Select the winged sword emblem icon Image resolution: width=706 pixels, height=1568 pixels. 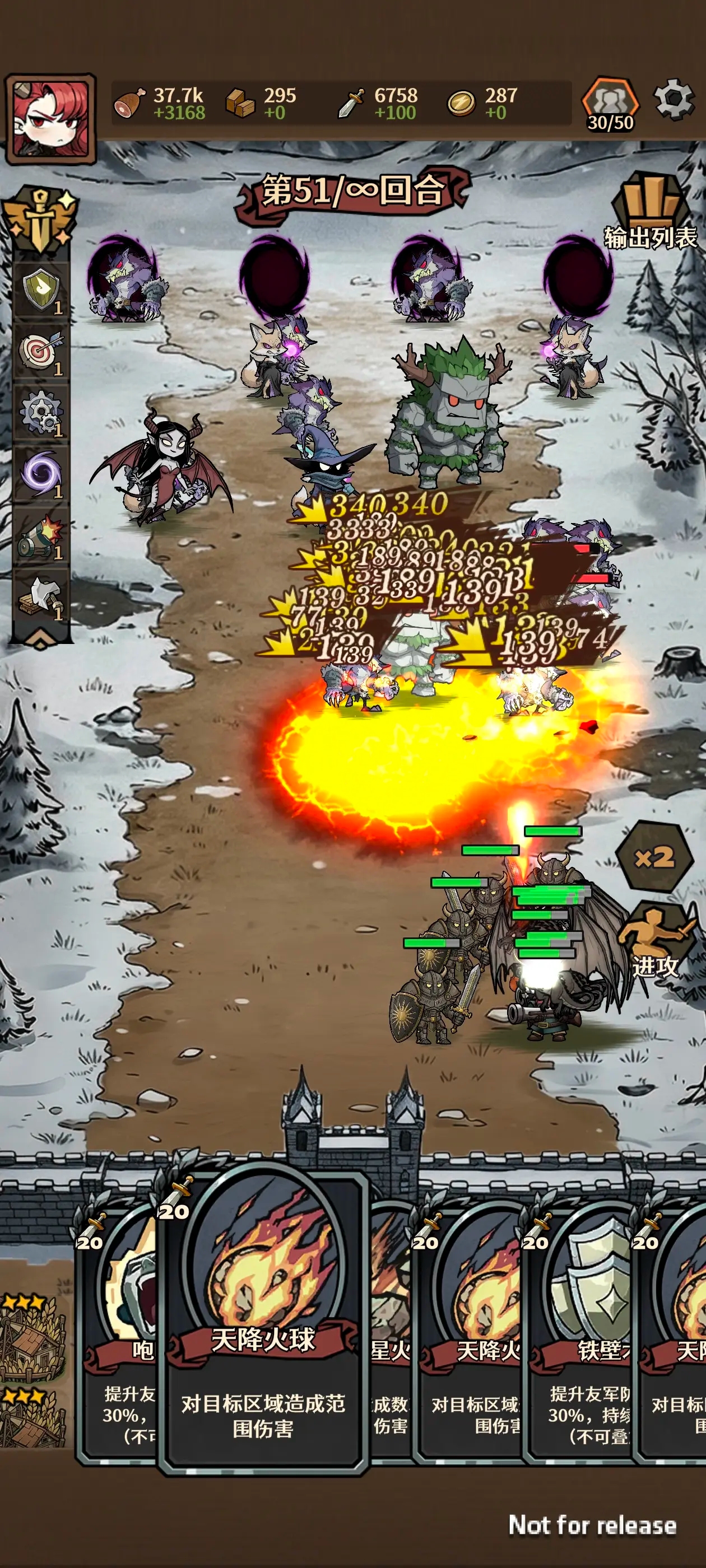(40, 219)
